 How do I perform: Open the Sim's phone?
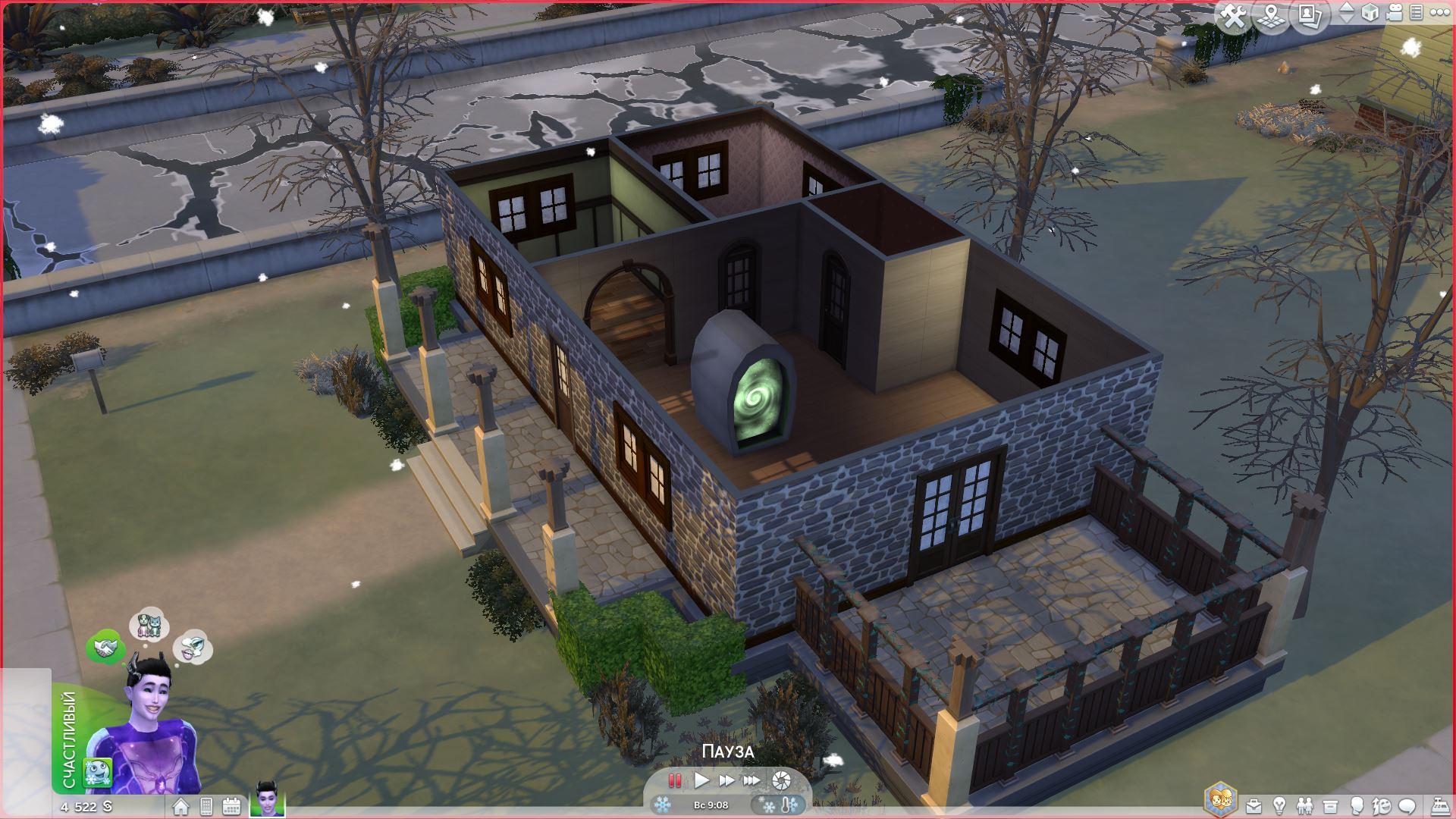pyautogui.click(x=206, y=807)
